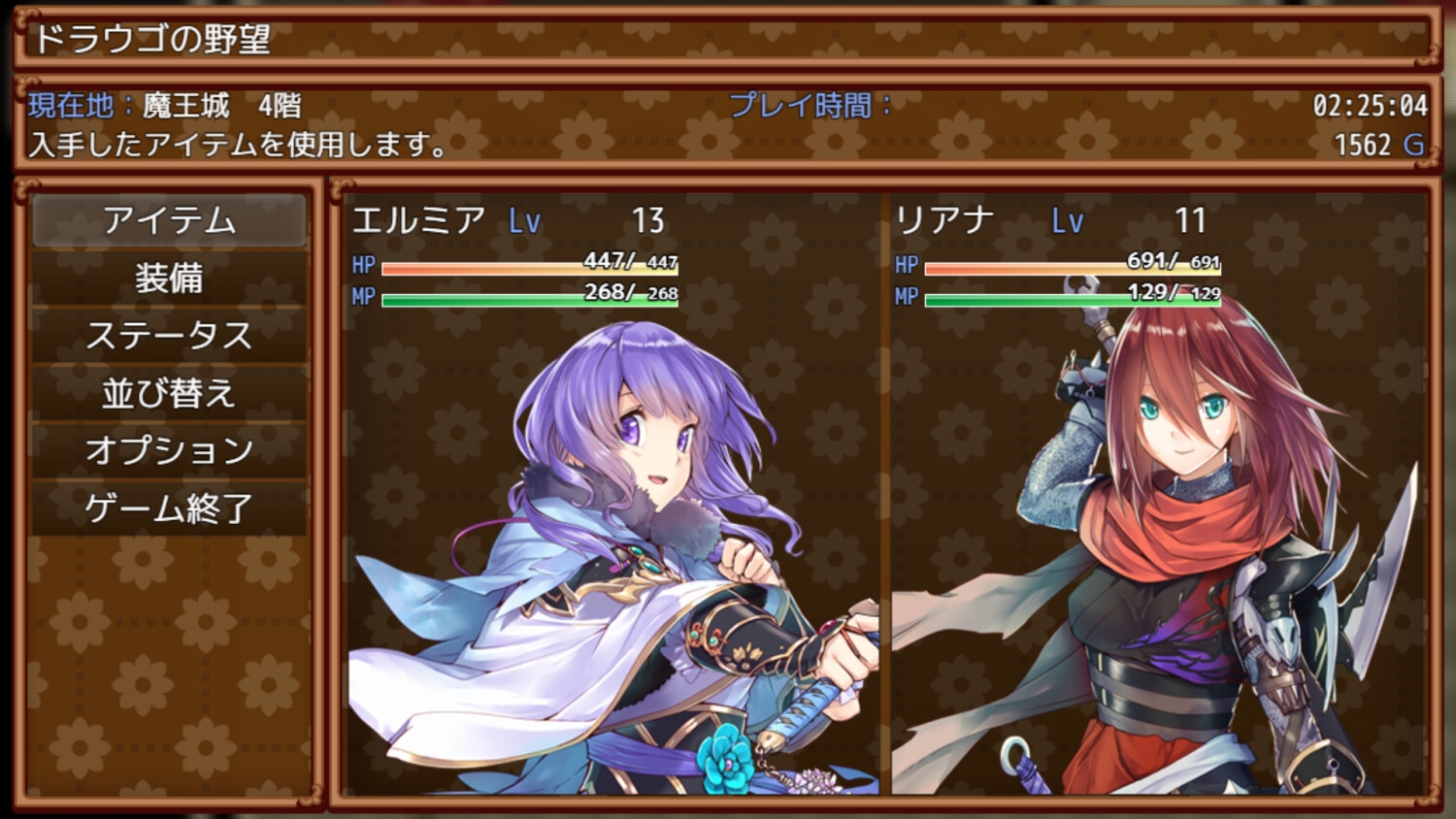Screen dimensions: 1456x819
Task: Select party member エルミア's panel
Action: [612, 495]
